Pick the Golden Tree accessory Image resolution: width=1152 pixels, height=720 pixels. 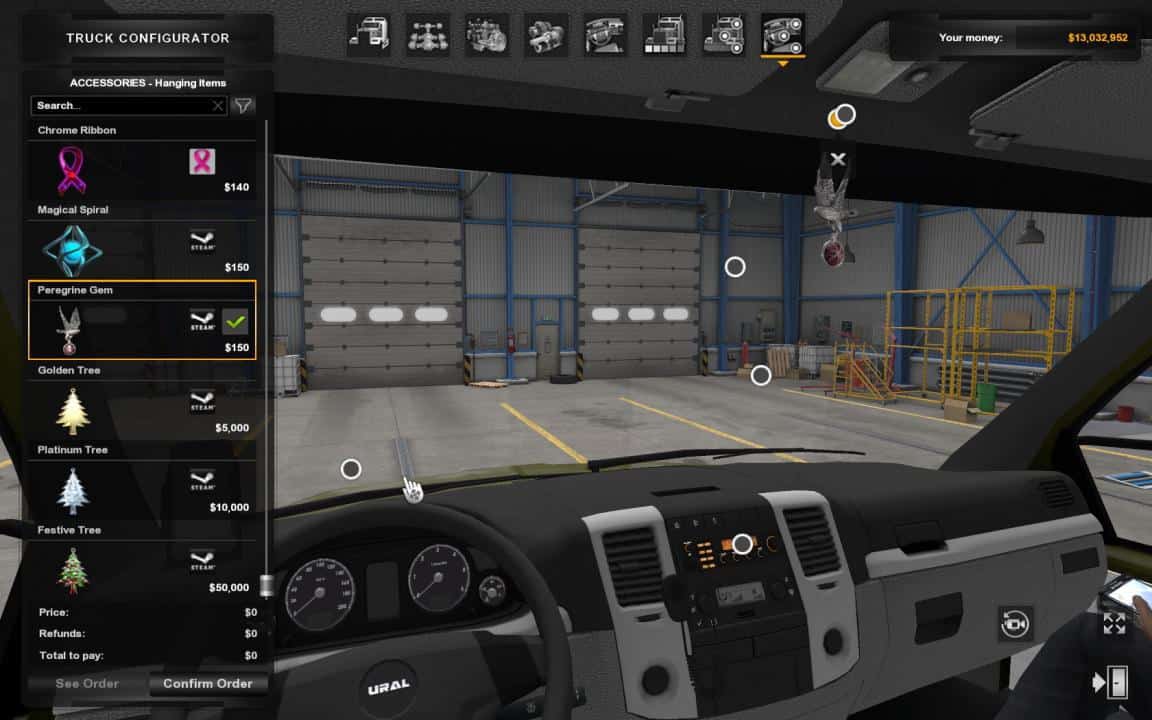141,409
